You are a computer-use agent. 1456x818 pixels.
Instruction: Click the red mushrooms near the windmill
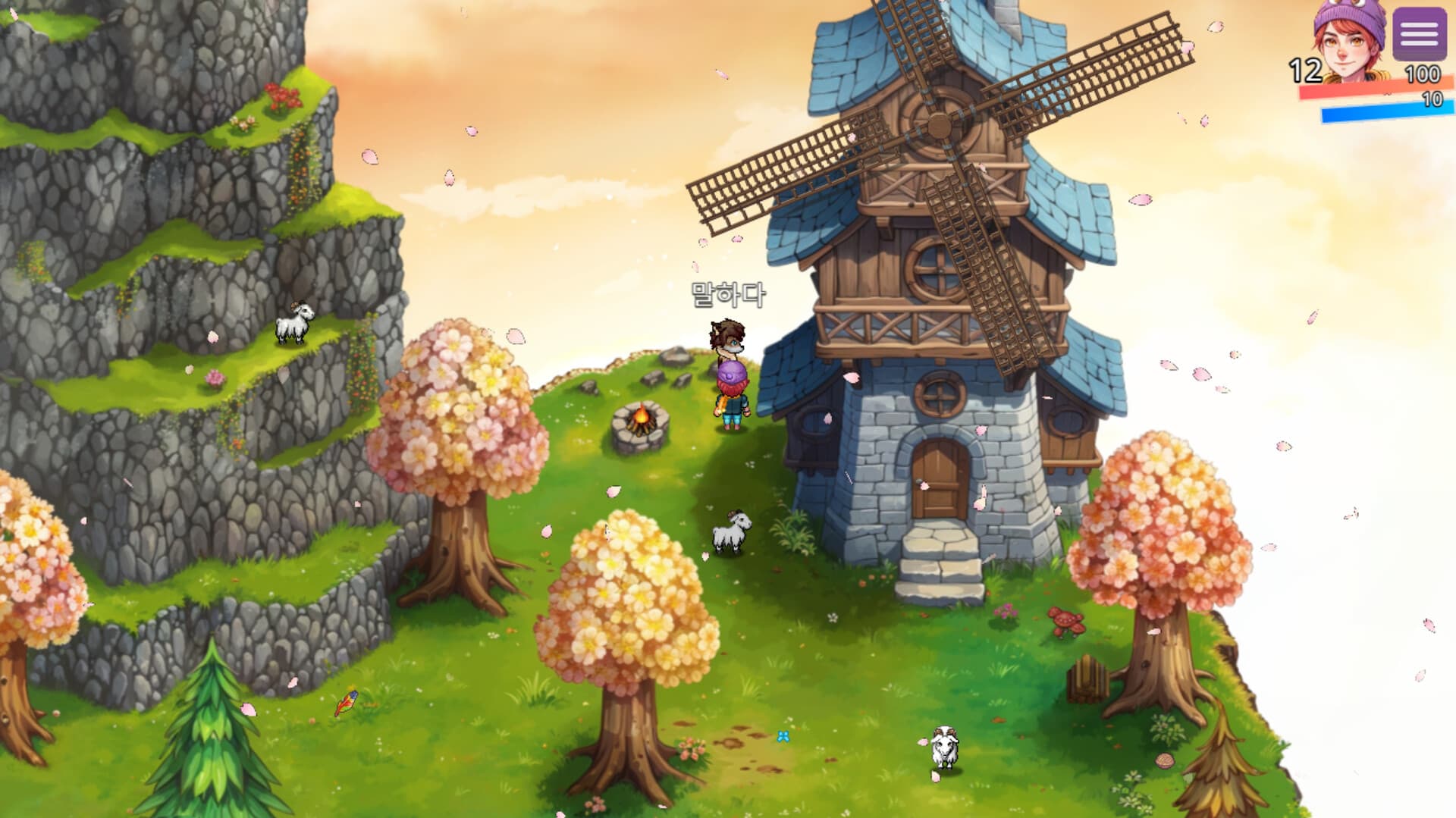1065,624
